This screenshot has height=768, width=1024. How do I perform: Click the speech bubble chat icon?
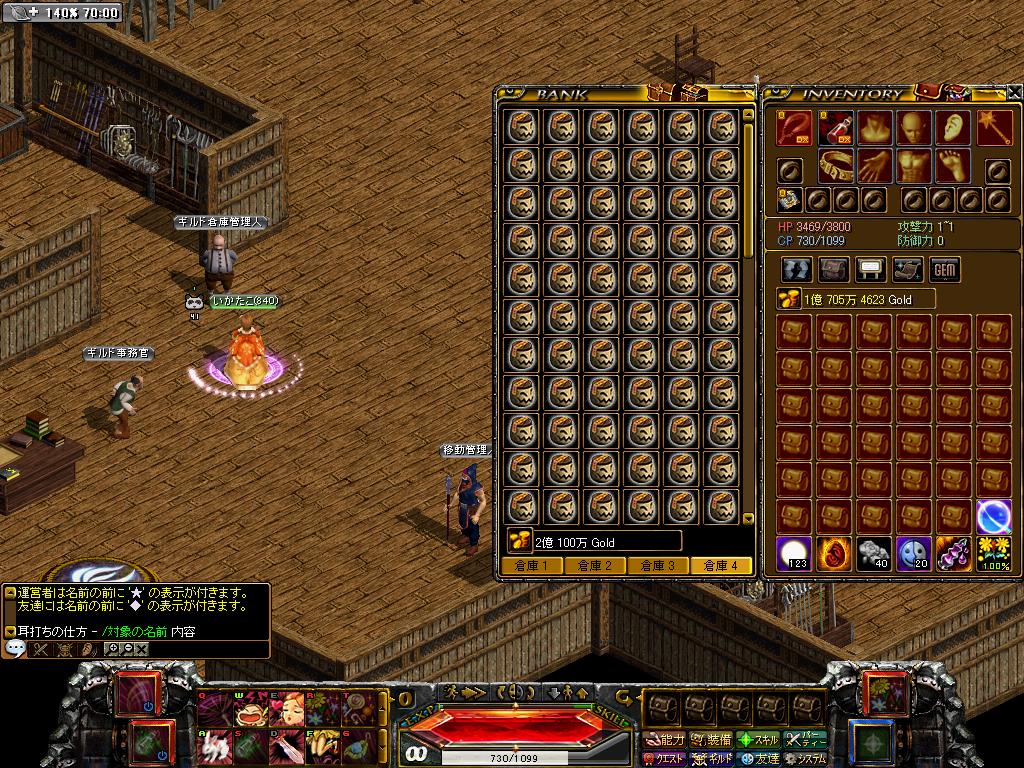[x=15, y=649]
